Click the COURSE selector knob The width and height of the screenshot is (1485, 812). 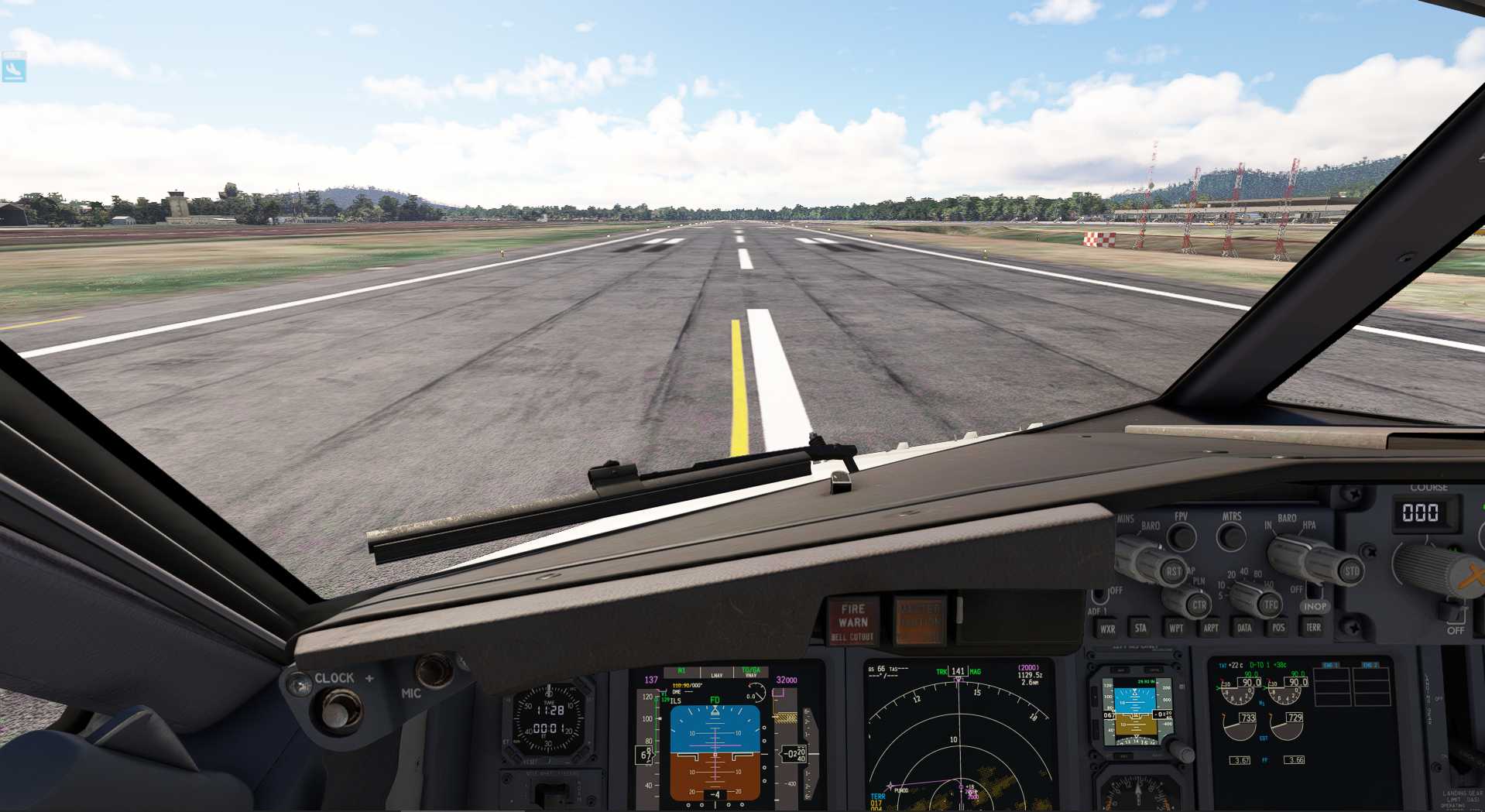(x=1432, y=567)
